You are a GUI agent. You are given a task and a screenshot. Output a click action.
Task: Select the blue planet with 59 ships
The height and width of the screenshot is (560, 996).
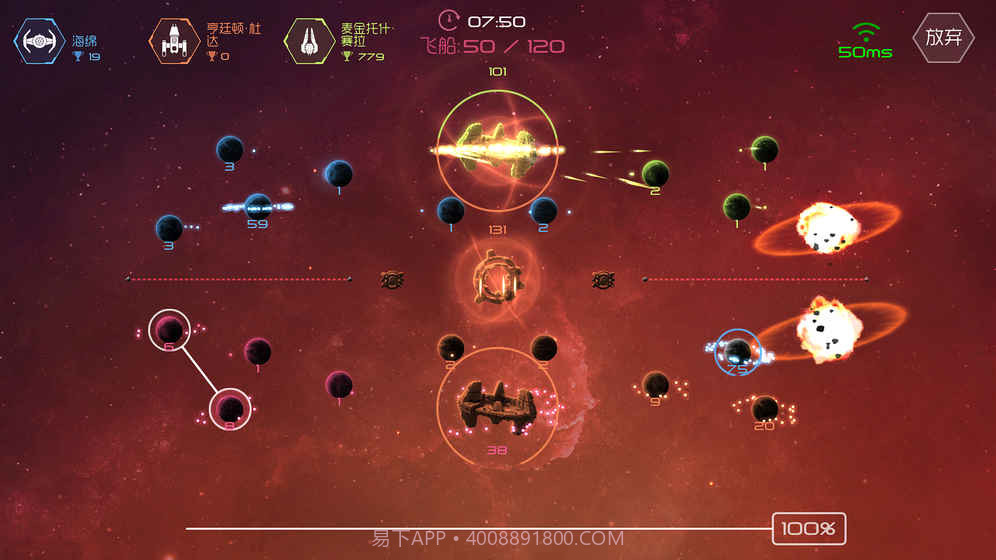click(258, 206)
